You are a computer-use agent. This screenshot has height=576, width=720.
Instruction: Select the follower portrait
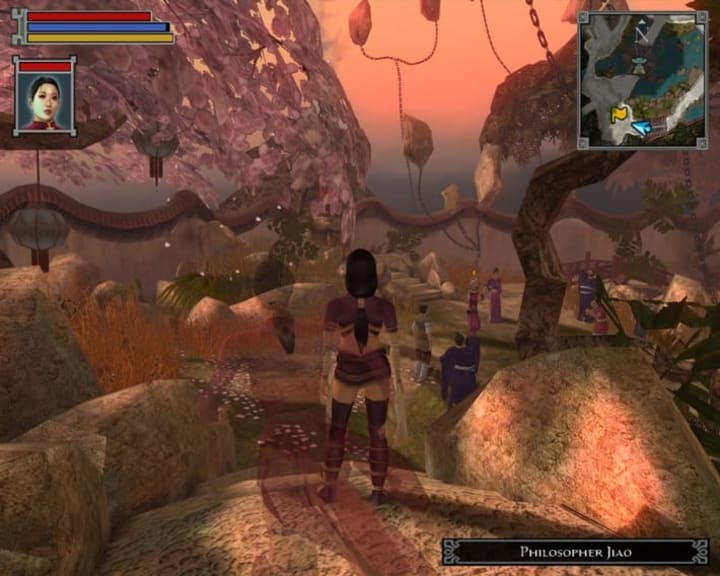pos(45,102)
